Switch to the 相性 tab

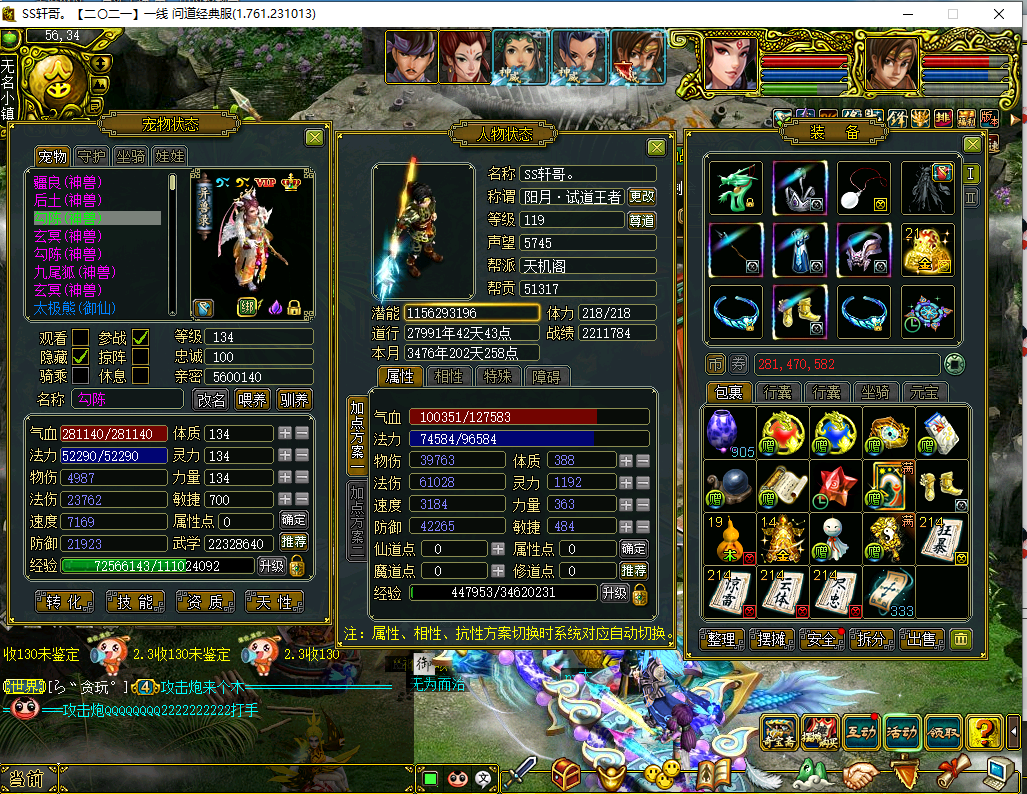point(449,376)
